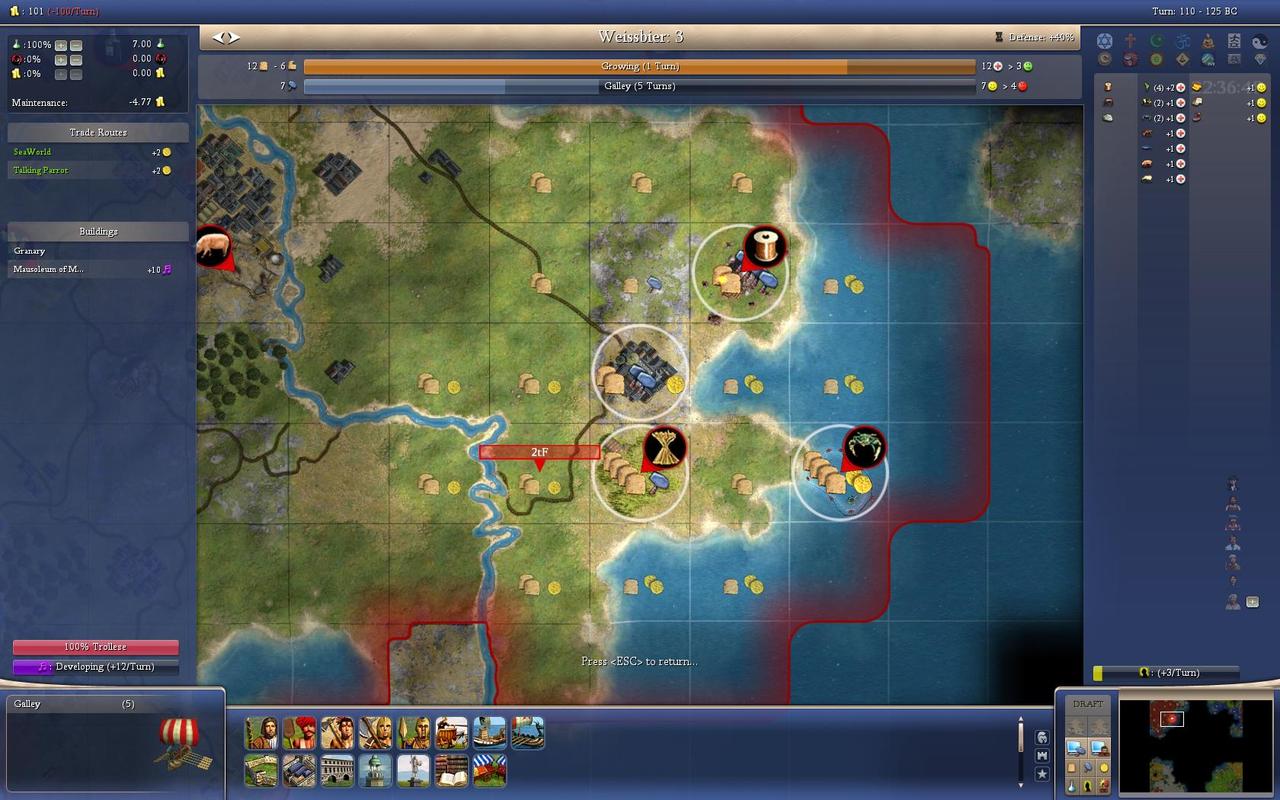The height and width of the screenshot is (800, 1280).
Task: Queue a Worker from the build list
Action: click(299, 733)
